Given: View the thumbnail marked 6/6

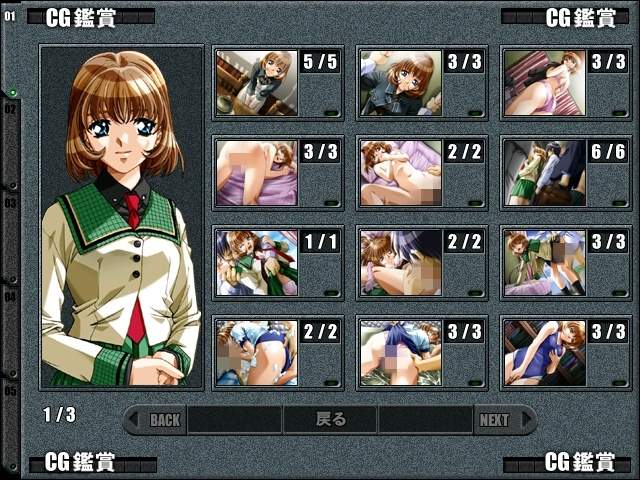Looking at the screenshot, I should pos(543,172).
